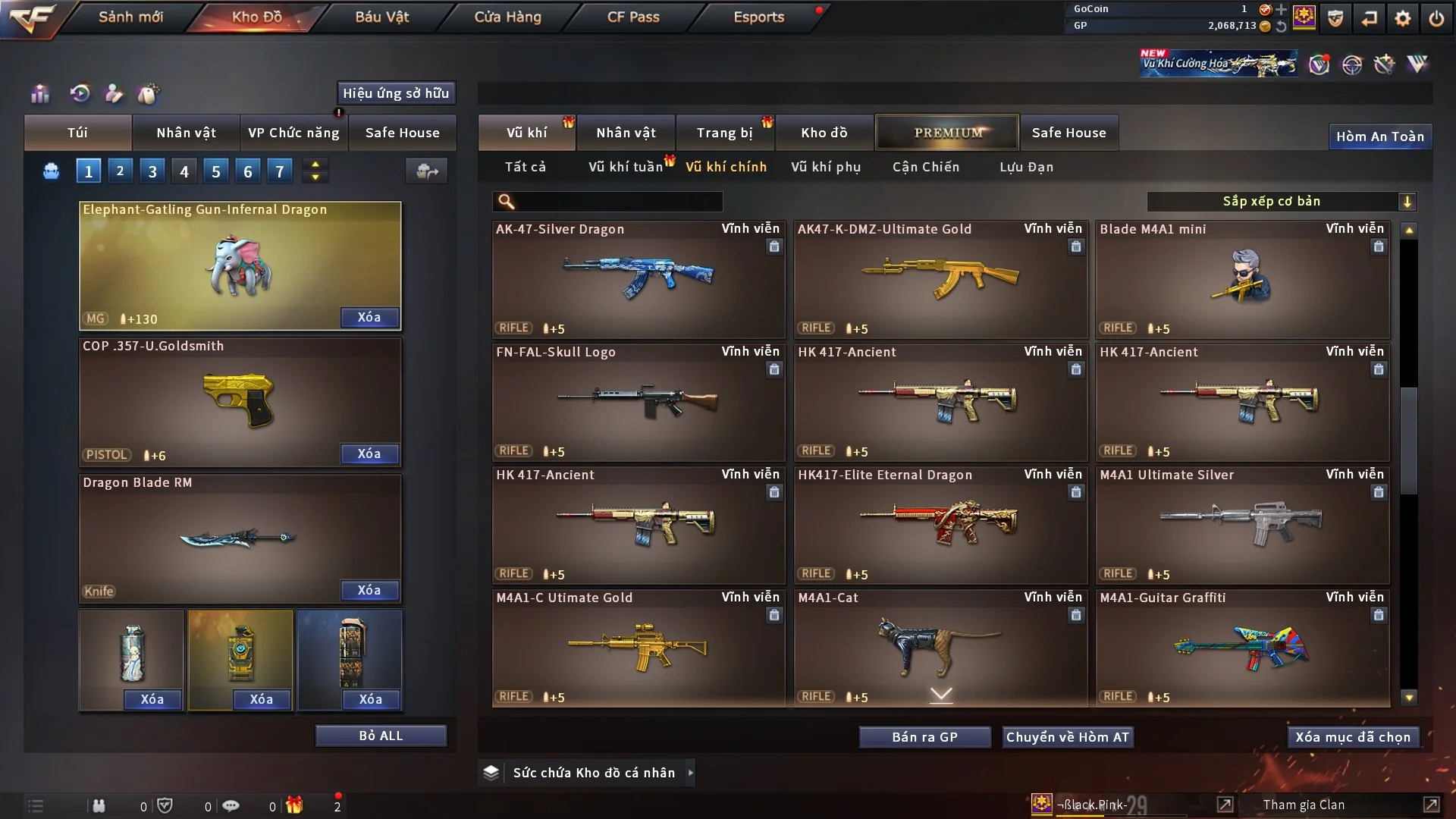Show the Cận Chiến melee category
1456x819 pixels.
tap(926, 167)
